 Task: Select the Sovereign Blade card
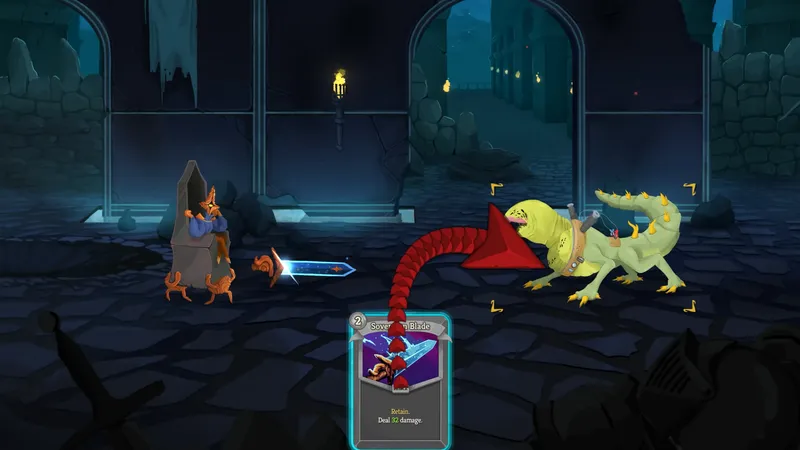(400, 380)
